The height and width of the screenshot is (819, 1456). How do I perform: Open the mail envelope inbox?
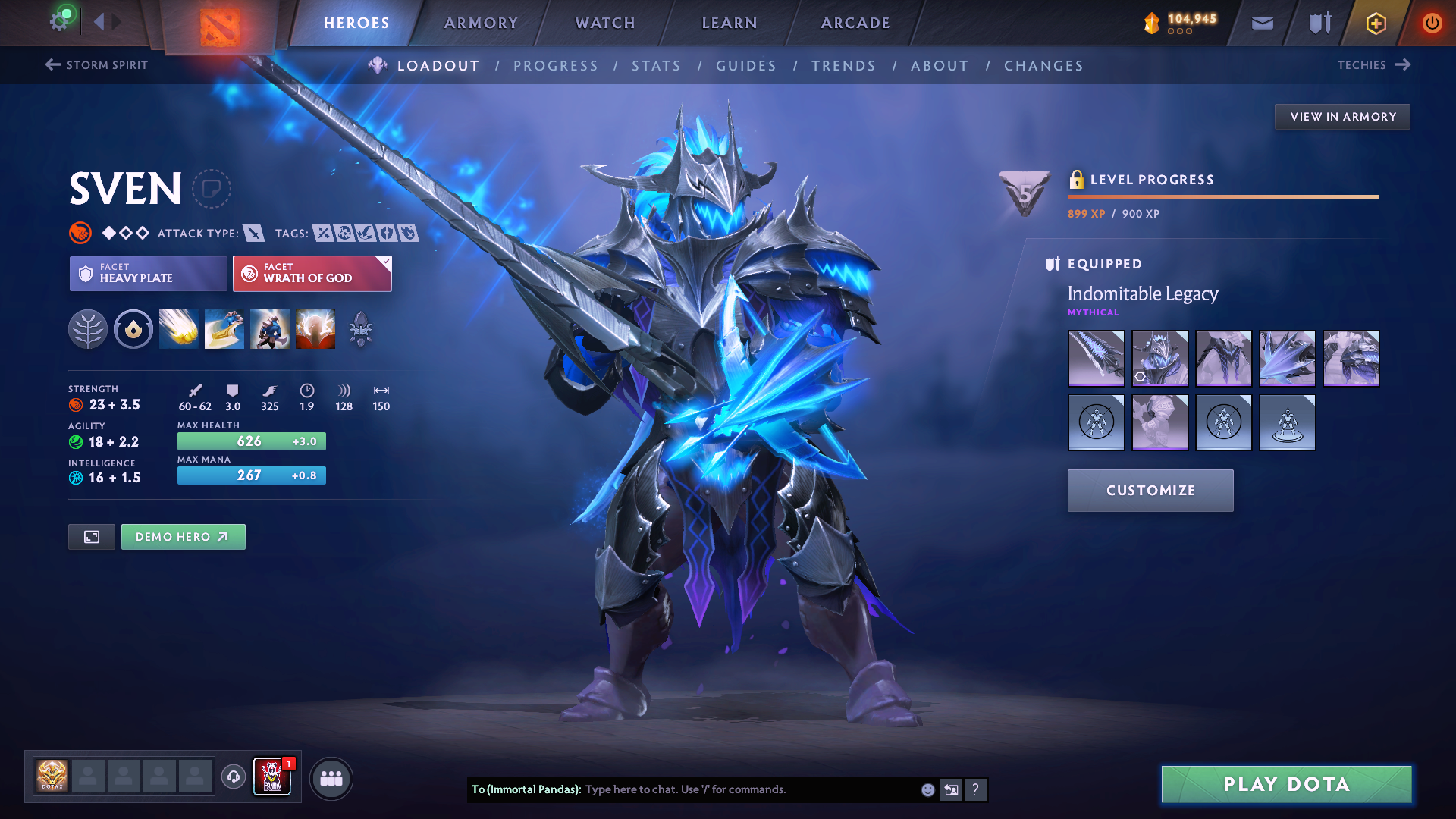1262,23
